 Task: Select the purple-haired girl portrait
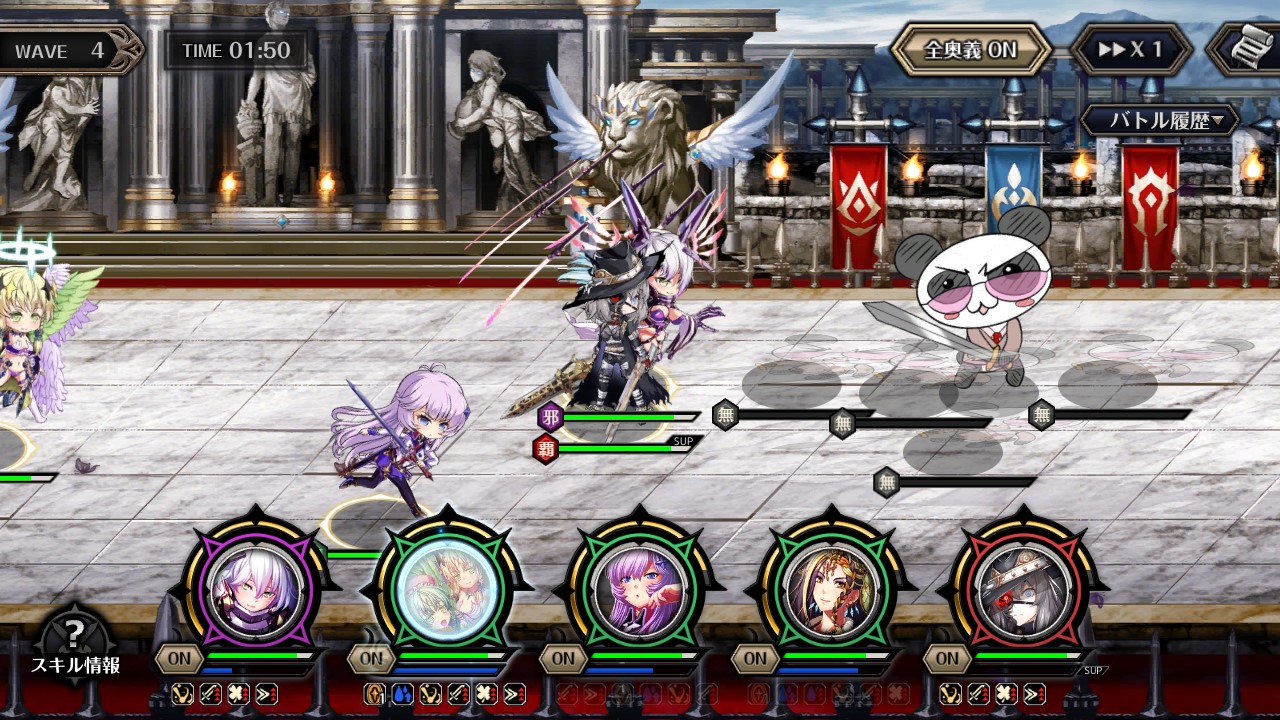[x=639, y=586]
